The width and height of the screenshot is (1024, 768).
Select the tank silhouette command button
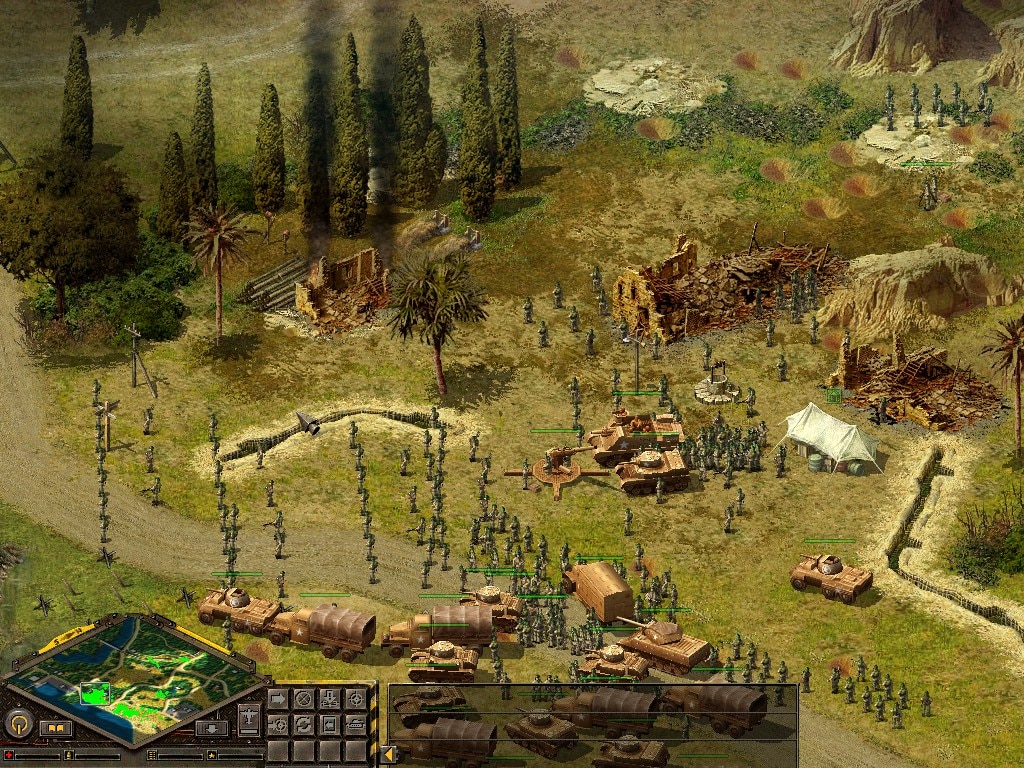click(x=355, y=724)
